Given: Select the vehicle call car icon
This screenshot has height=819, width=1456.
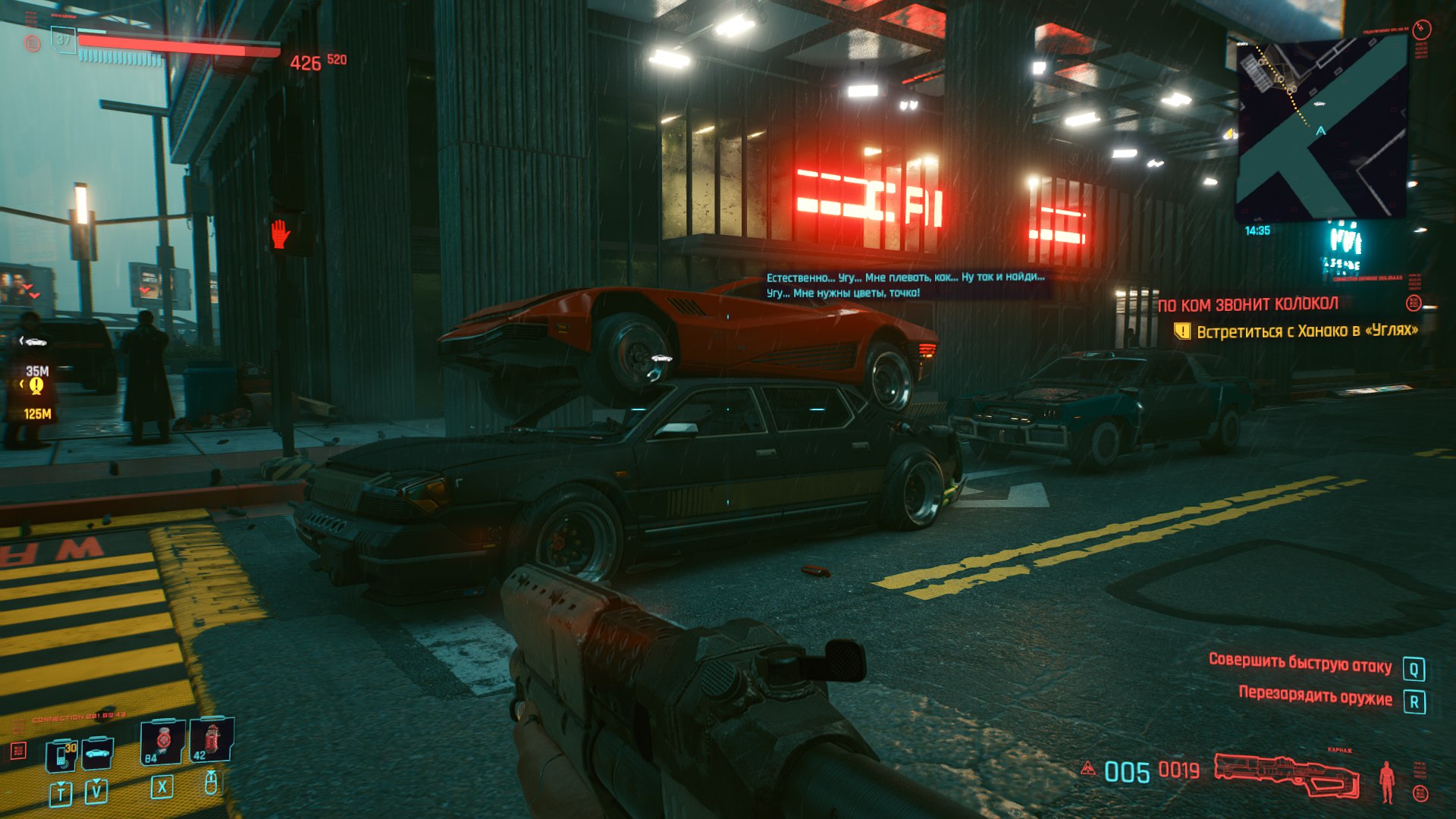Looking at the screenshot, I should click(x=97, y=754).
